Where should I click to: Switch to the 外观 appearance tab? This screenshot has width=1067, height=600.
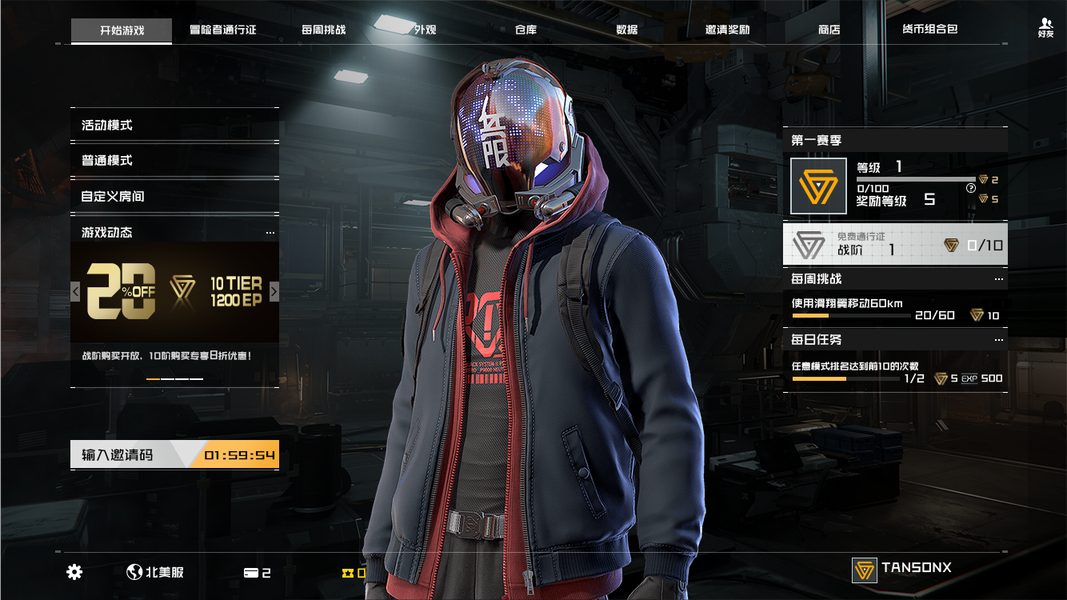coord(425,30)
